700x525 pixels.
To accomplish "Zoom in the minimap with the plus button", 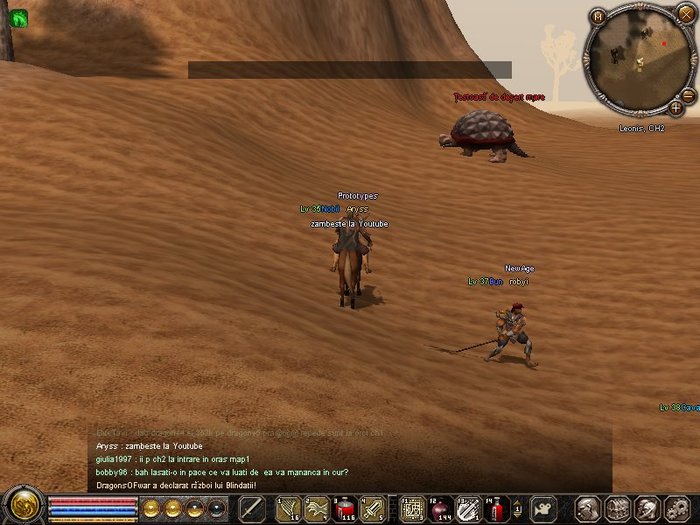I will click(x=677, y=107).
